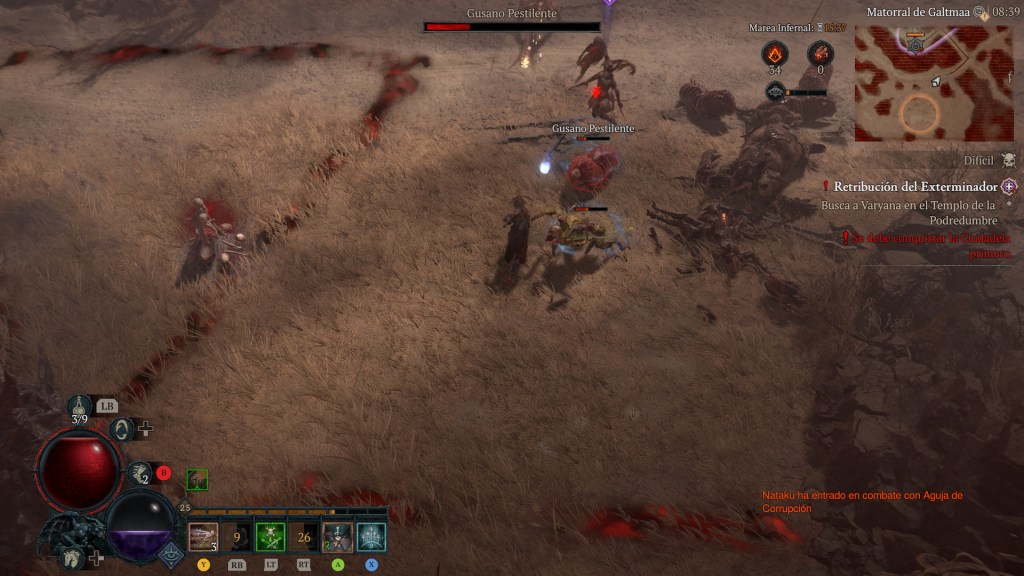This screenshot has width=1024, height=576.
Task: Click the green buff icon above skill bar
Action: point(198,480)
